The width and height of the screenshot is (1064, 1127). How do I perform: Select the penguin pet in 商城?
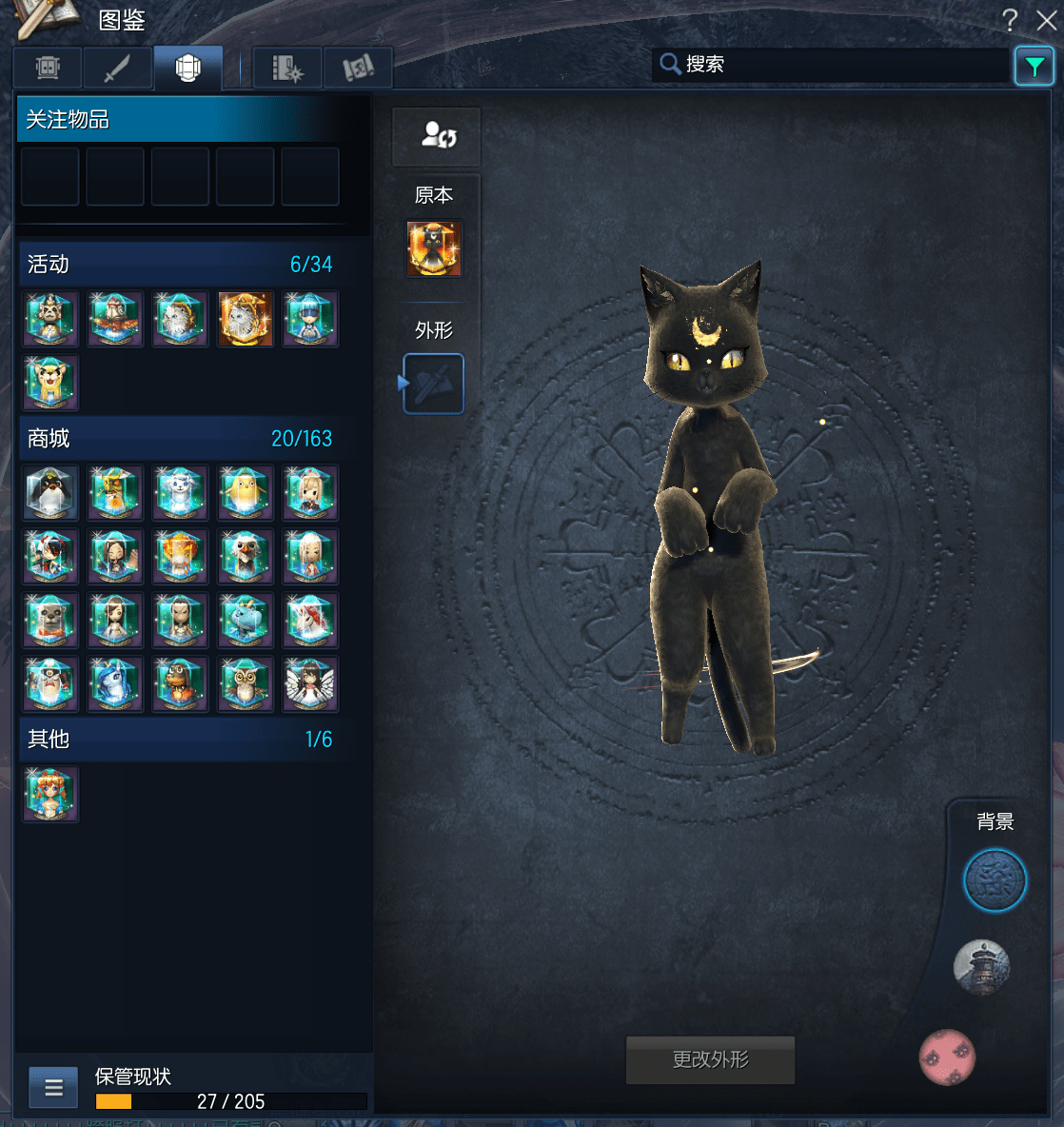click(x=50, y=493)
